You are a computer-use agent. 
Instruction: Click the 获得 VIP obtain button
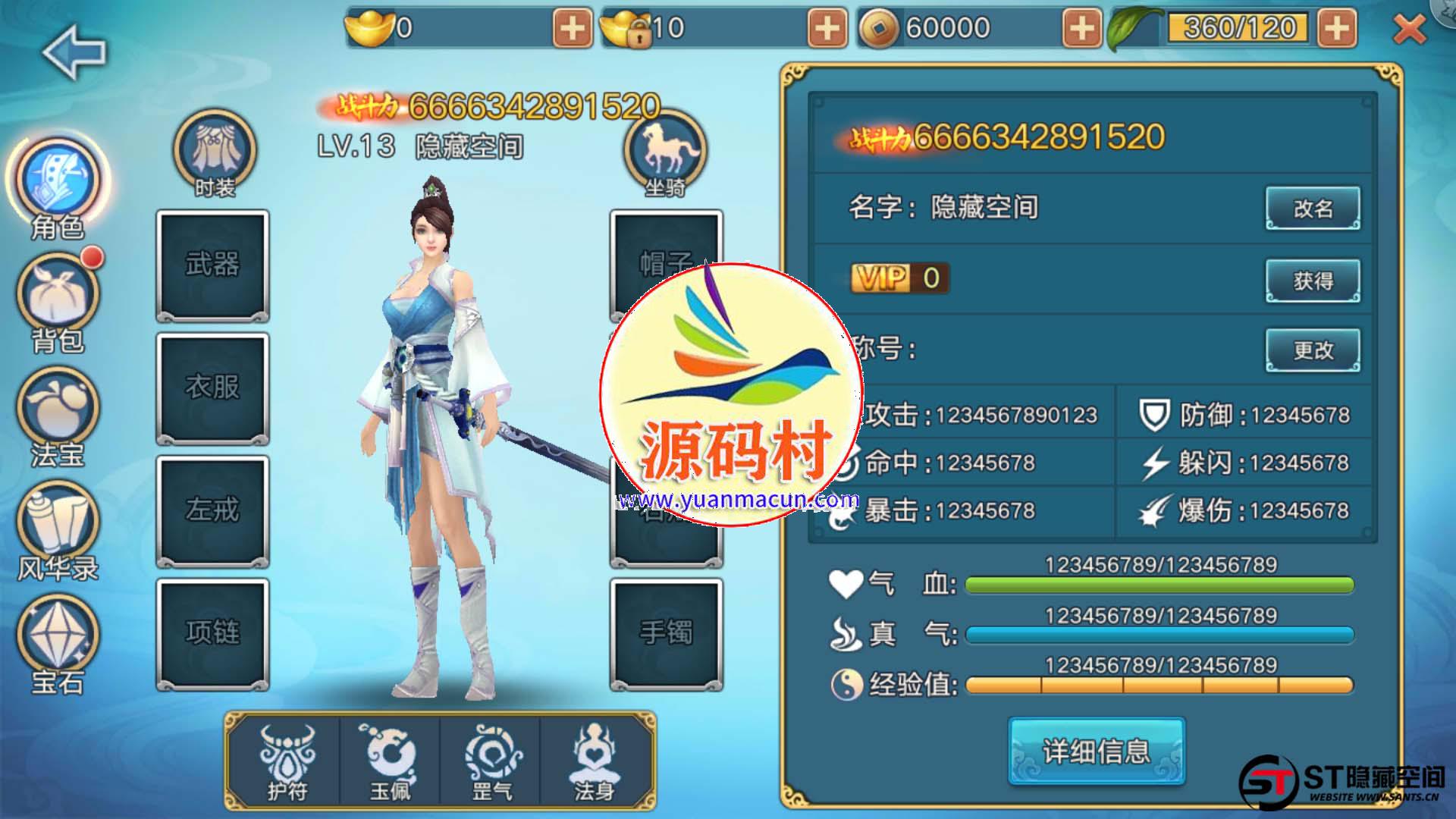1313,281
